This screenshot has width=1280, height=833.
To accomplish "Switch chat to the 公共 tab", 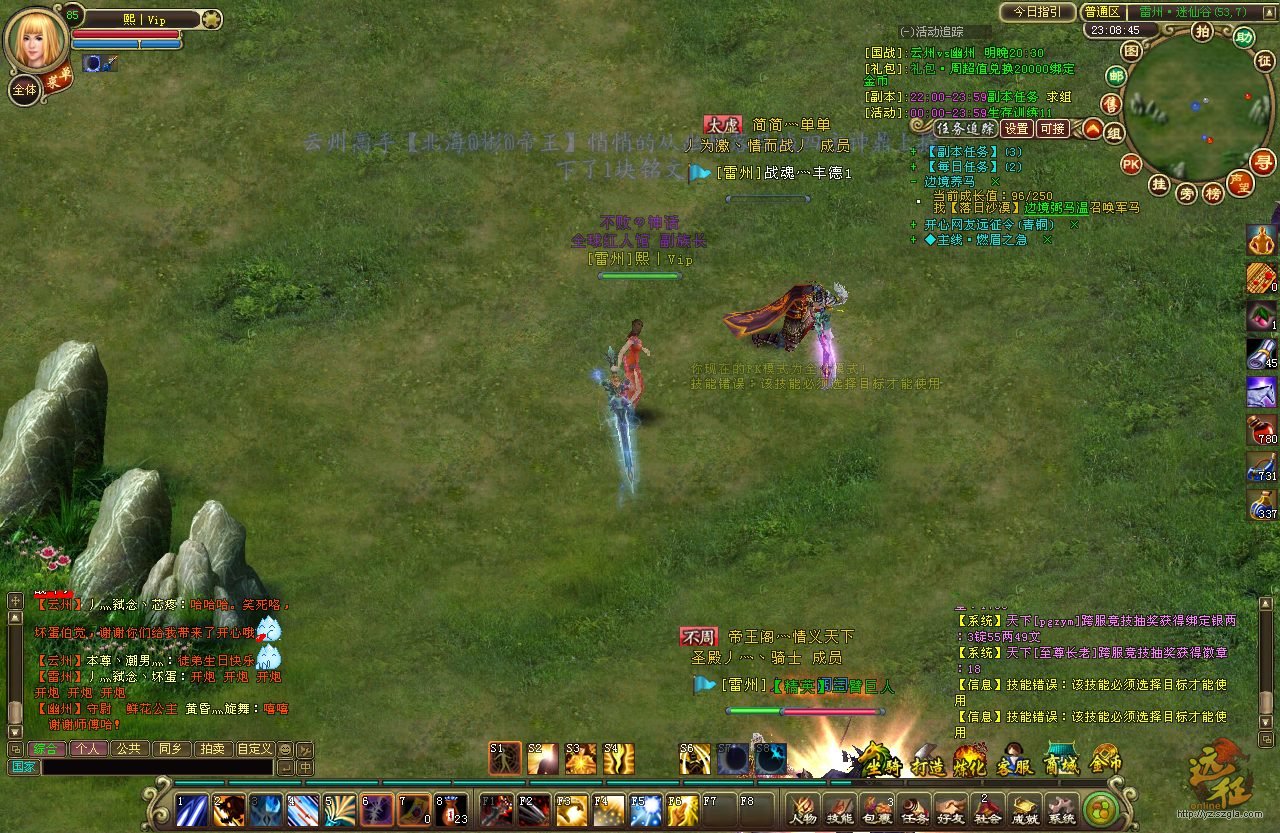I will click(127, 748).
